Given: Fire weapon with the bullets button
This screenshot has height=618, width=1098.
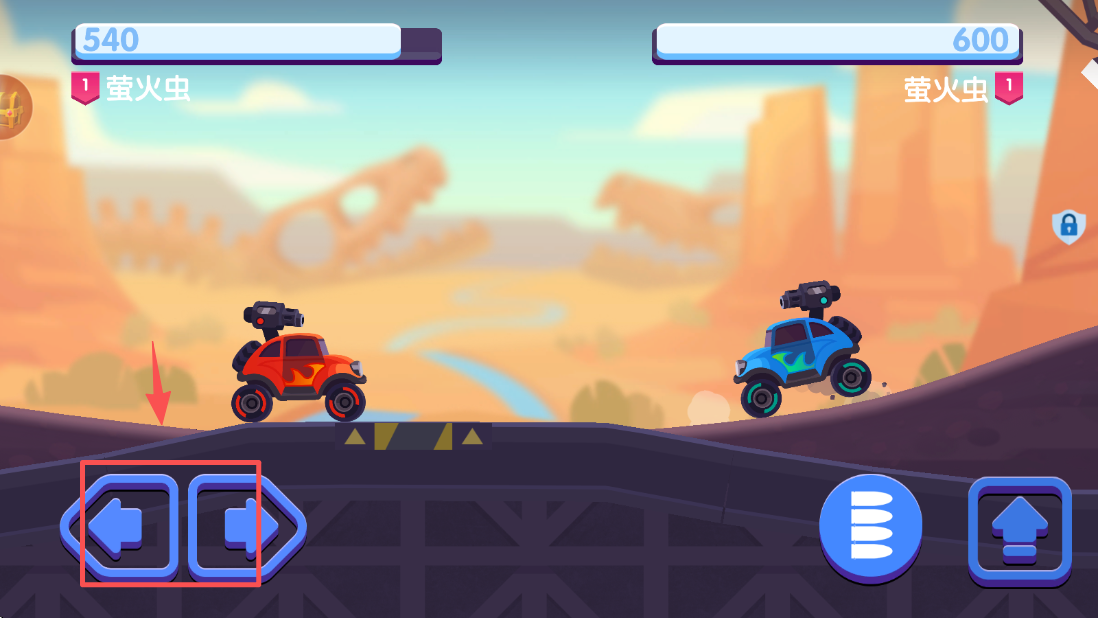Looking at the screenshot, I should [870, 524].
